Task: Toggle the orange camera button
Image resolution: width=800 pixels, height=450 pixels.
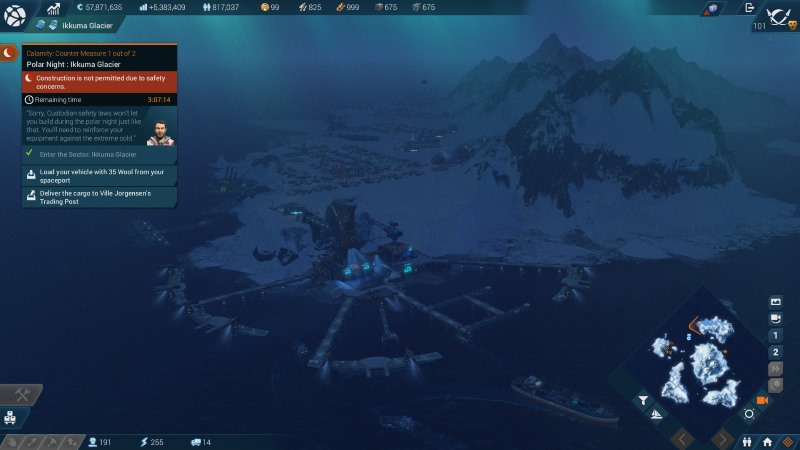Action: (x=763, y=400)
